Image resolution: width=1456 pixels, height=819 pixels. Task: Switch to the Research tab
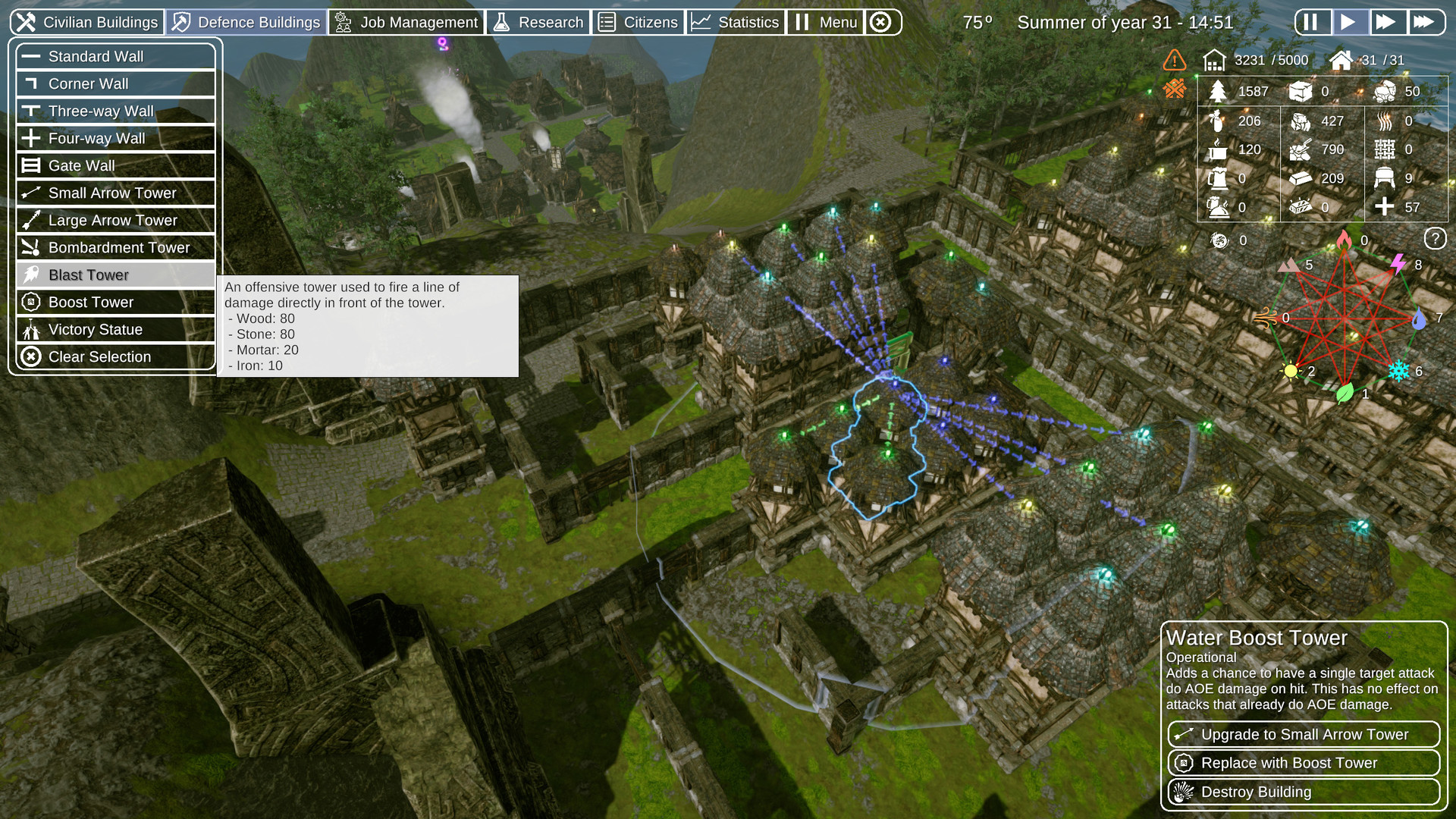538,22
